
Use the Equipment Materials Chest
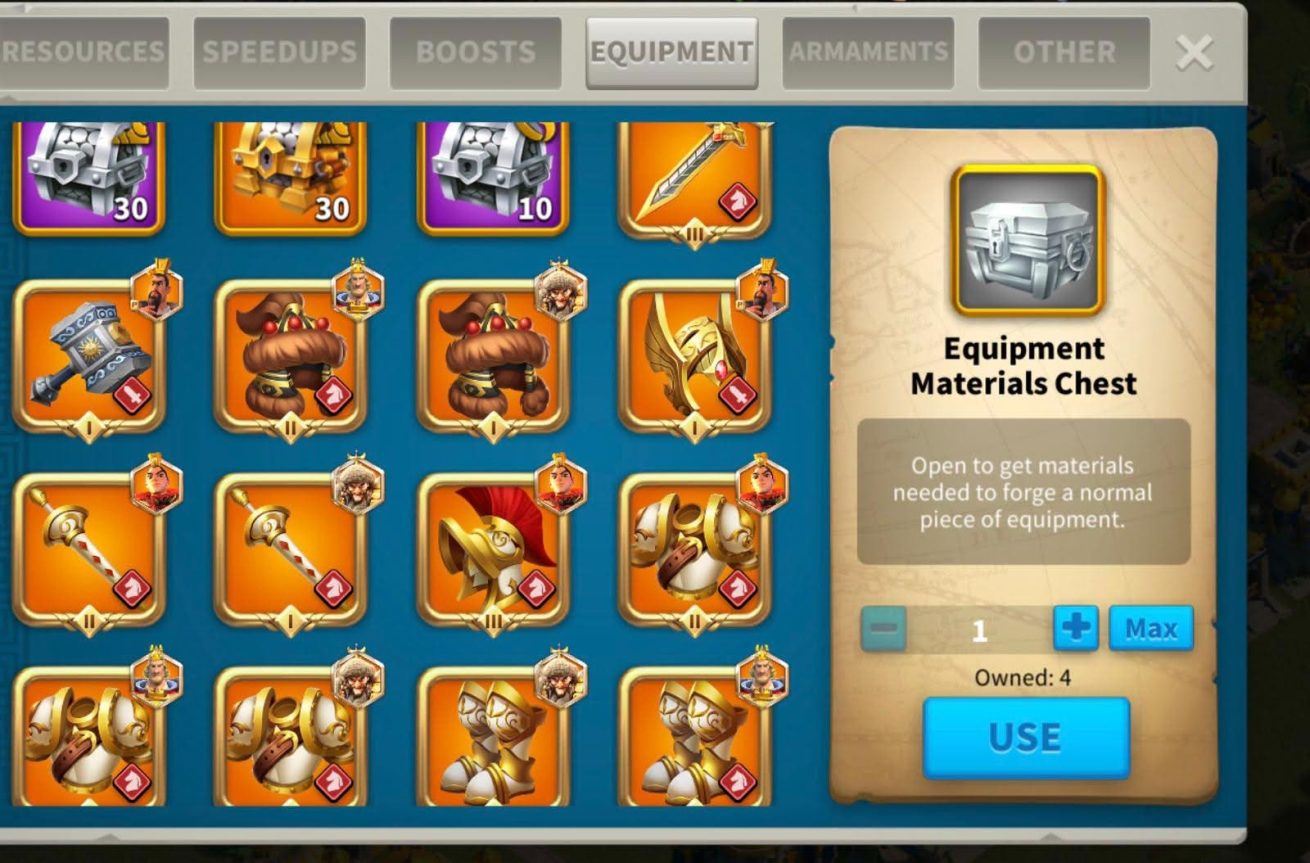click(1025, 738)
